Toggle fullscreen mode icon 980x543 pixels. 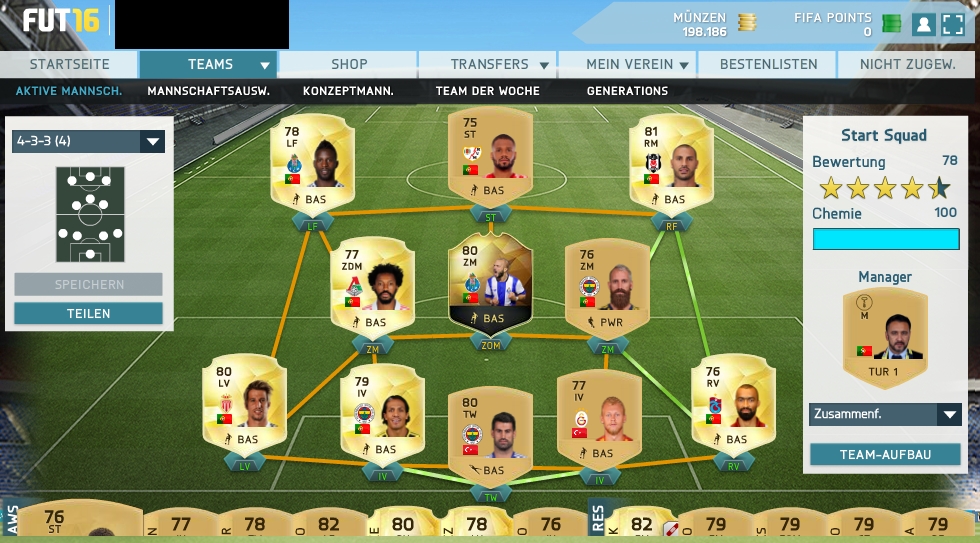tap(953, 24)
